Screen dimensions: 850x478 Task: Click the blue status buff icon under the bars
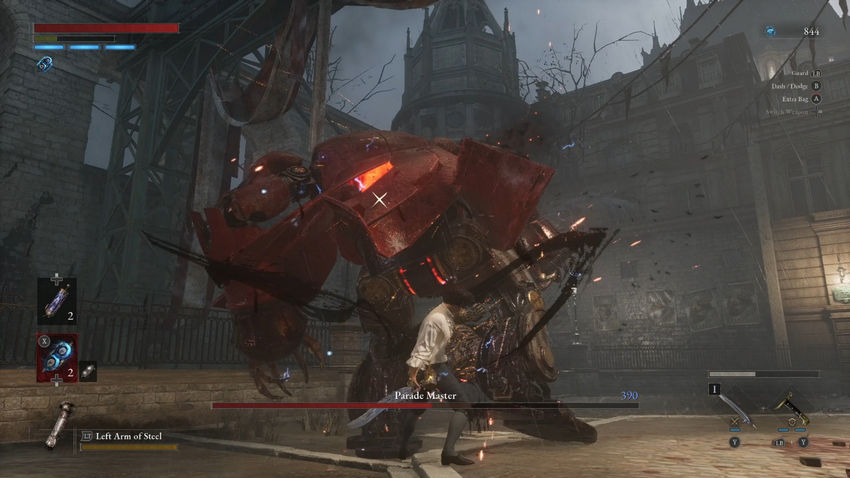(x=44, y=64)
